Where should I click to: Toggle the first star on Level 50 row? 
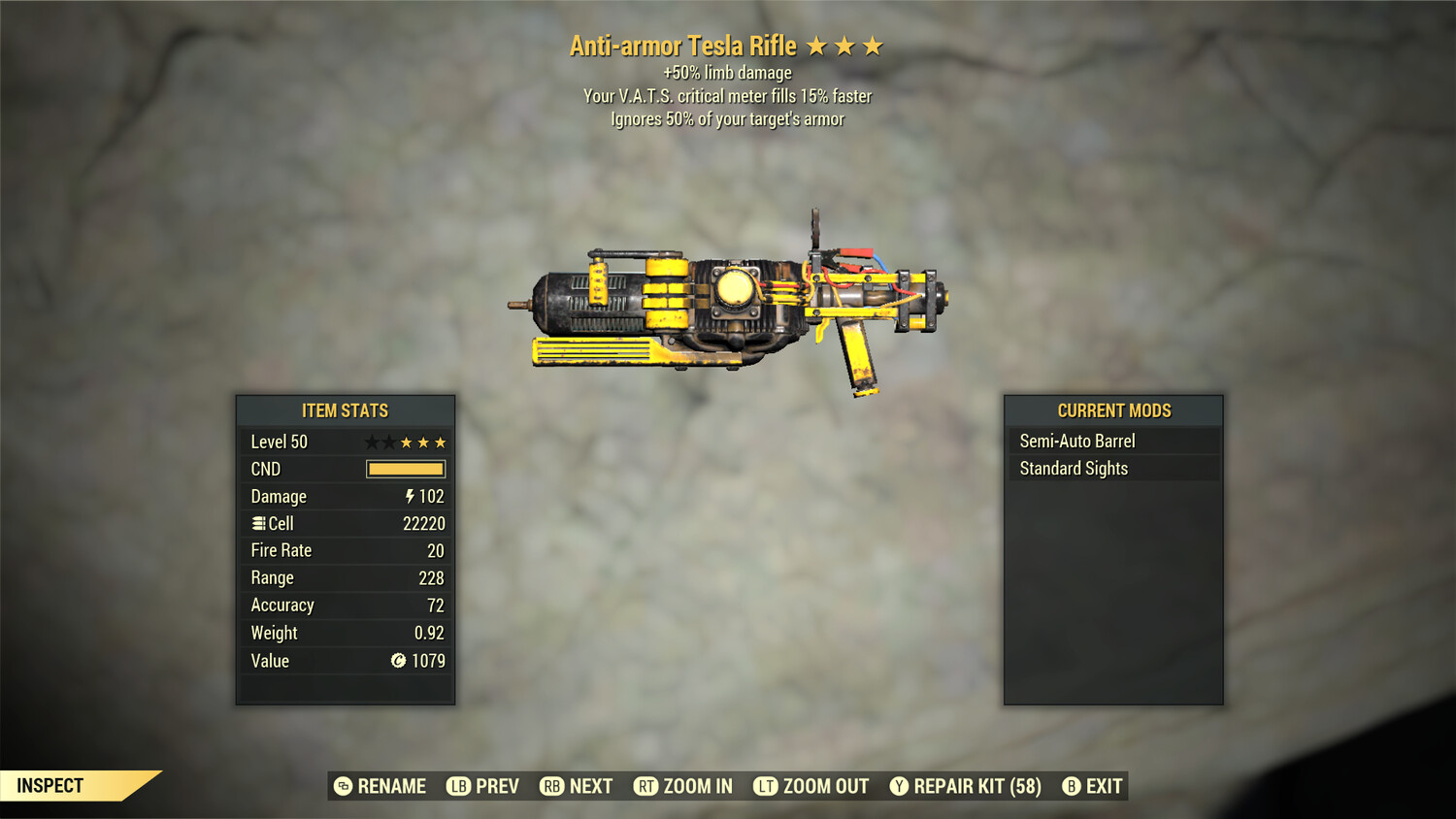coord(373,442)
